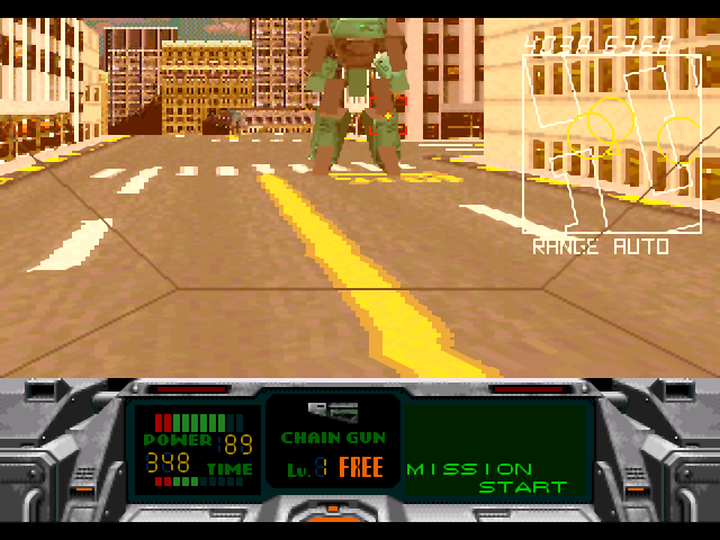Toggle the RANGE AUTO setting
Image resolution: width=720 pixels, height=540 pixels.
tap(600, 246)
